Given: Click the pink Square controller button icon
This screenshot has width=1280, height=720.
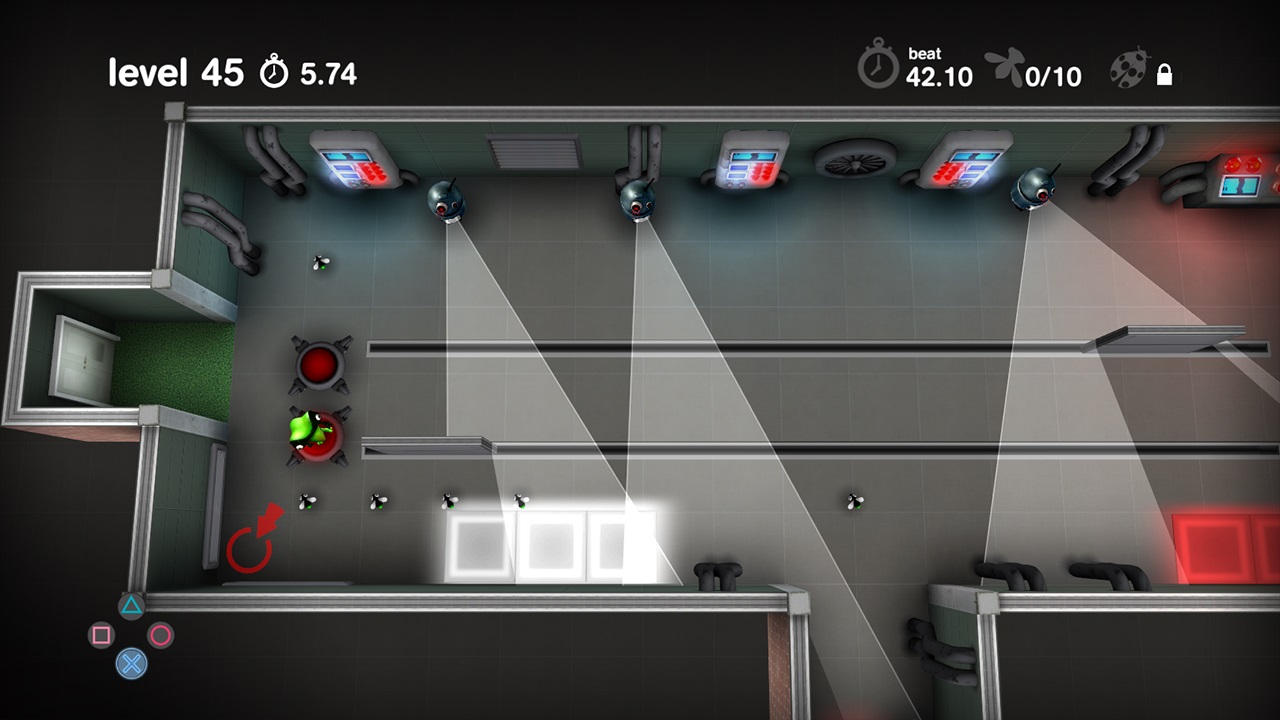Looking at the screenshot, I should 103,636.
